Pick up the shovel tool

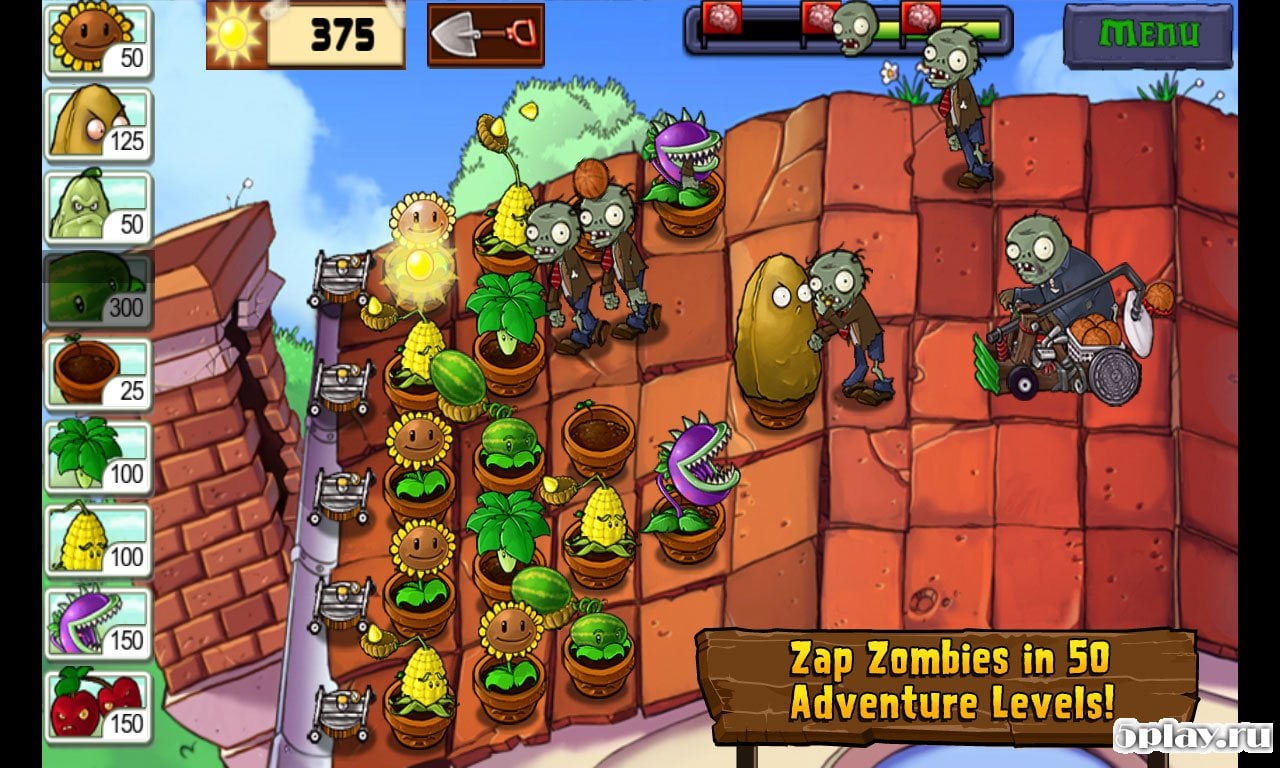(x=485, y=35)
